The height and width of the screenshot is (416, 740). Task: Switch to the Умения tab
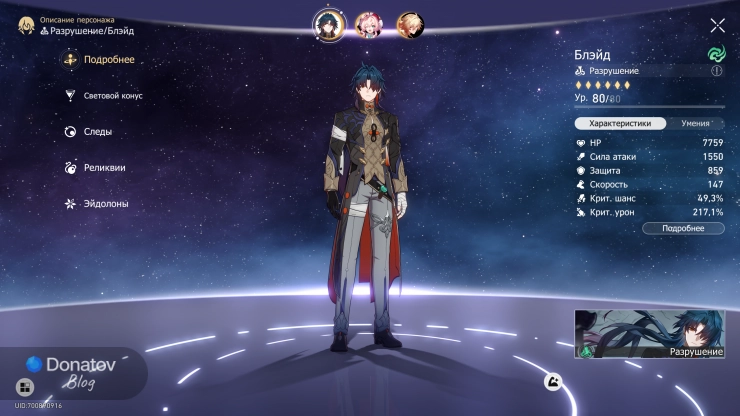pyautogui.click(x=695, y=123)
